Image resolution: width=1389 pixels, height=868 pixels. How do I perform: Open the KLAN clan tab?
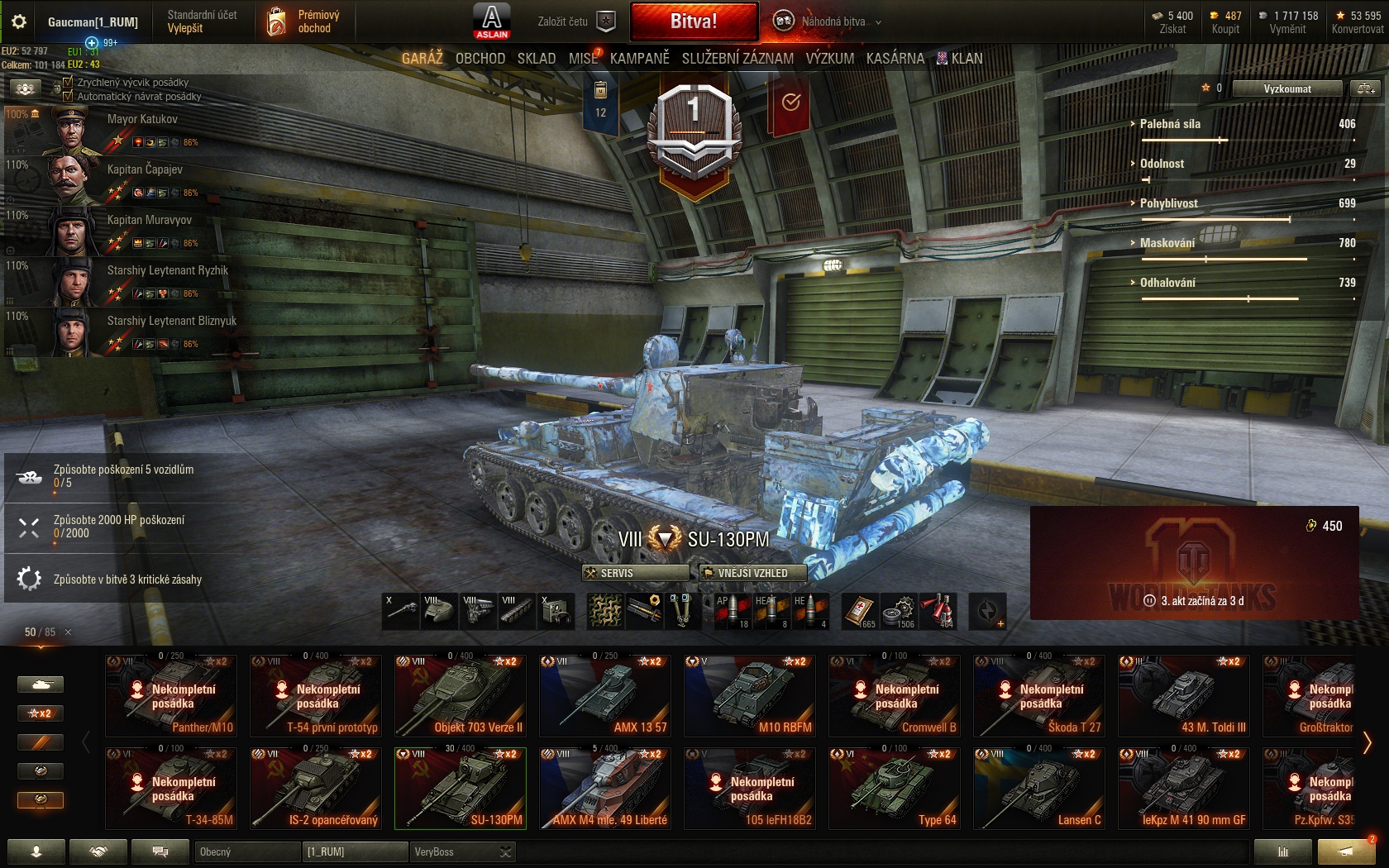point(960,59)
